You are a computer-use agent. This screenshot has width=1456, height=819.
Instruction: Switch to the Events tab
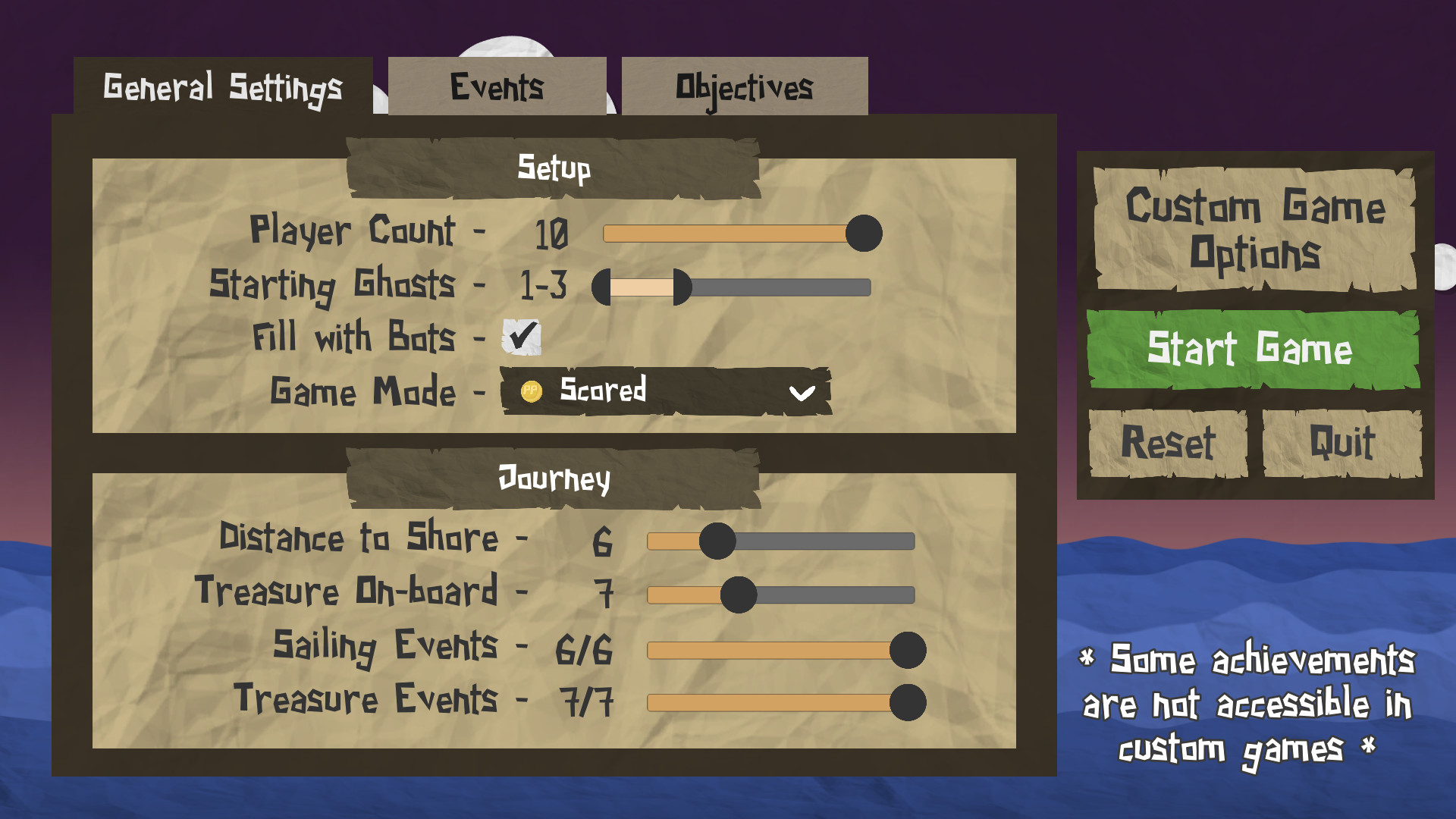tap(497, 86)
